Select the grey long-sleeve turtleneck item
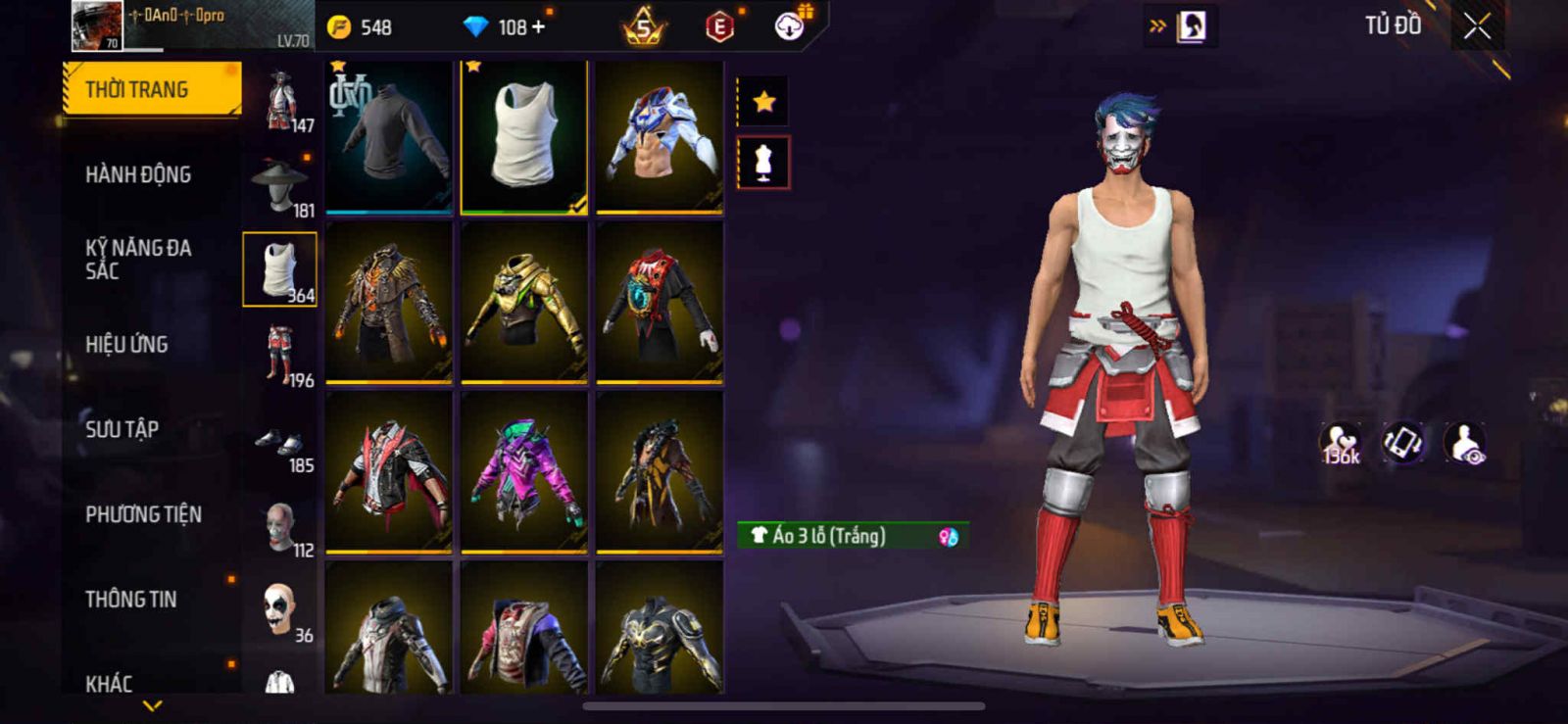 [389, 136]
